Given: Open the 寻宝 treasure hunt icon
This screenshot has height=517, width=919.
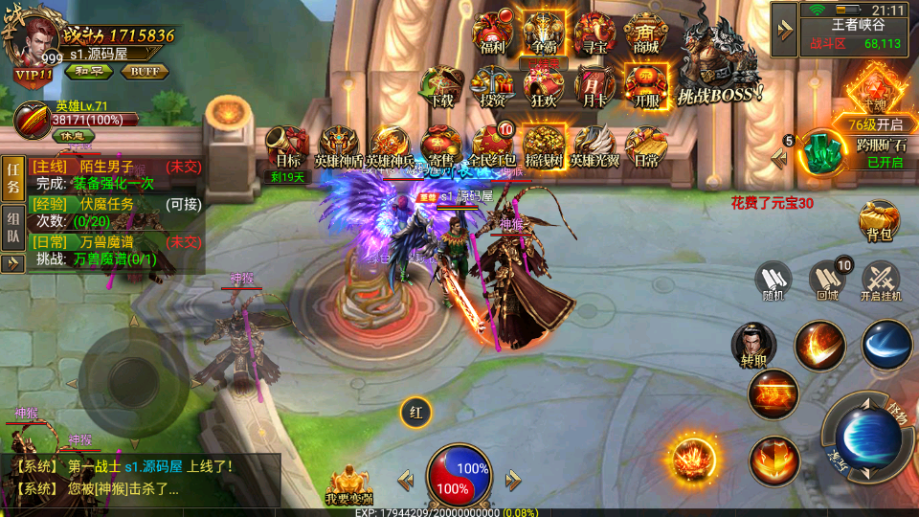Looking at the screenshot, I should pyautogui.click(x=595, y=34).
